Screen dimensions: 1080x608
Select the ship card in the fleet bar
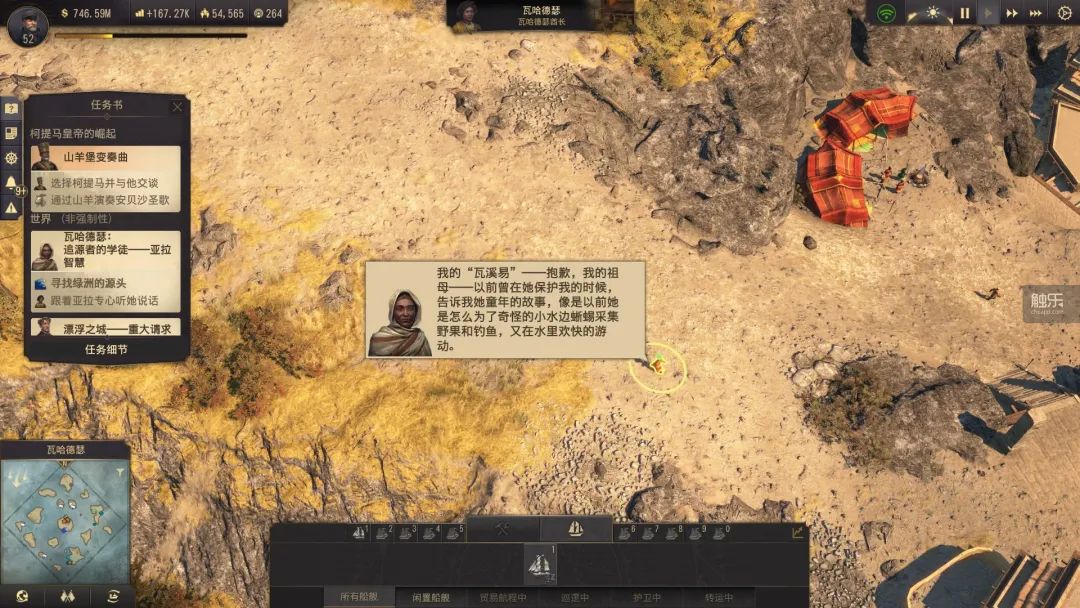540,564
